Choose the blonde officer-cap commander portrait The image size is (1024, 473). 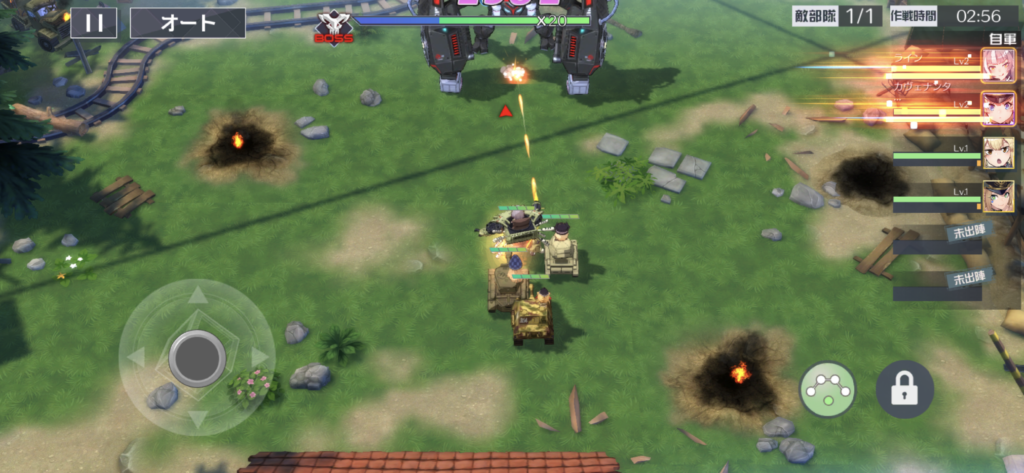pyautogui.click(x=997, y=196)
